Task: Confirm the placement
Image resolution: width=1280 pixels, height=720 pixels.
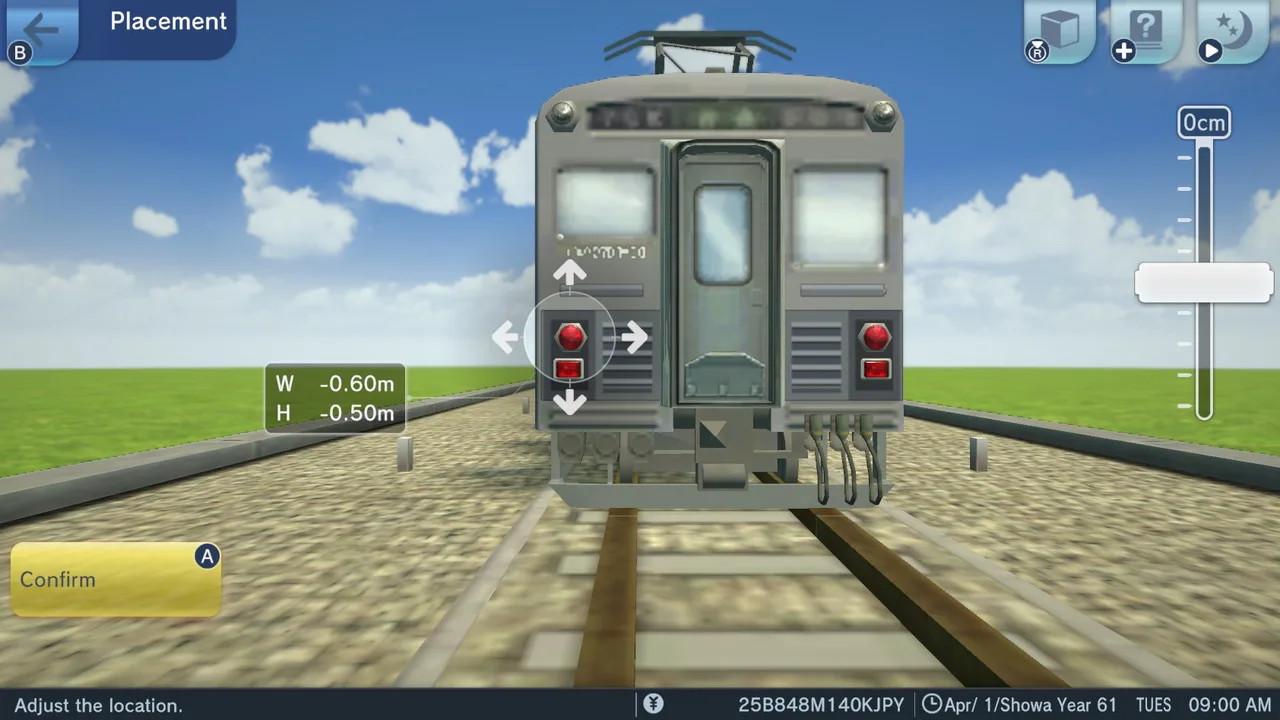Action: (115, 580)
